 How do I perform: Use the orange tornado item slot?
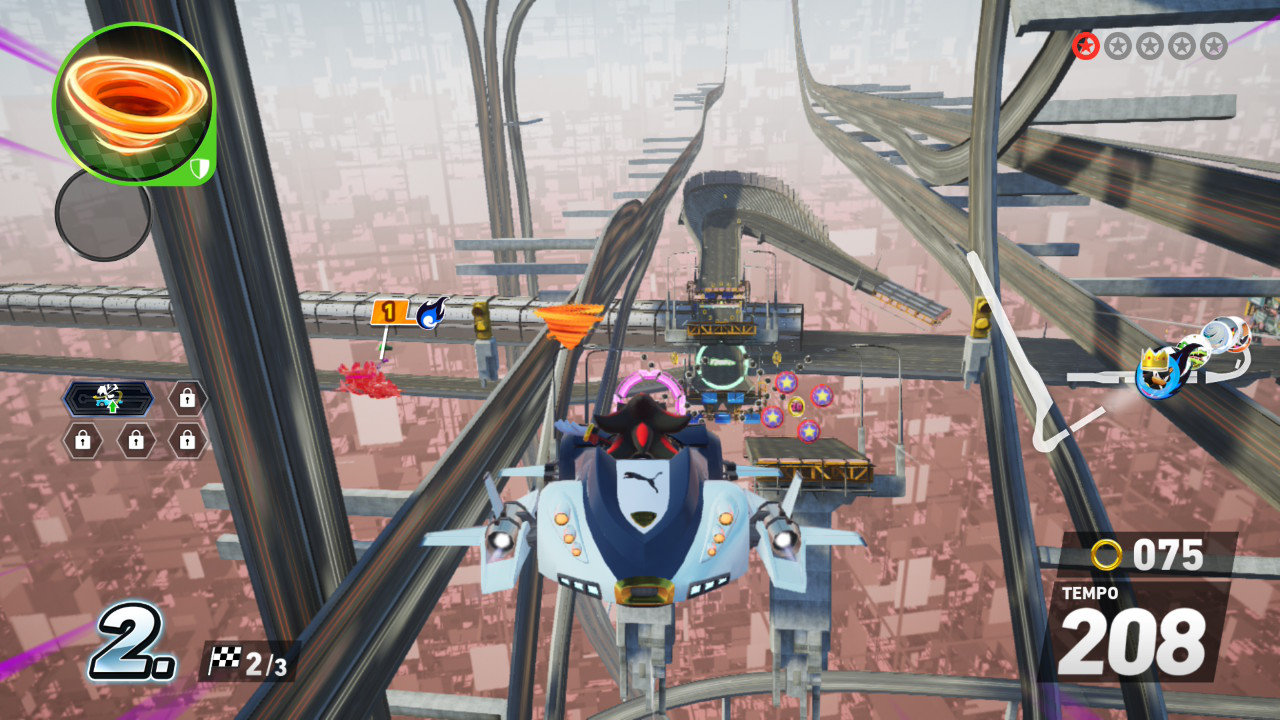click(133, 104)
